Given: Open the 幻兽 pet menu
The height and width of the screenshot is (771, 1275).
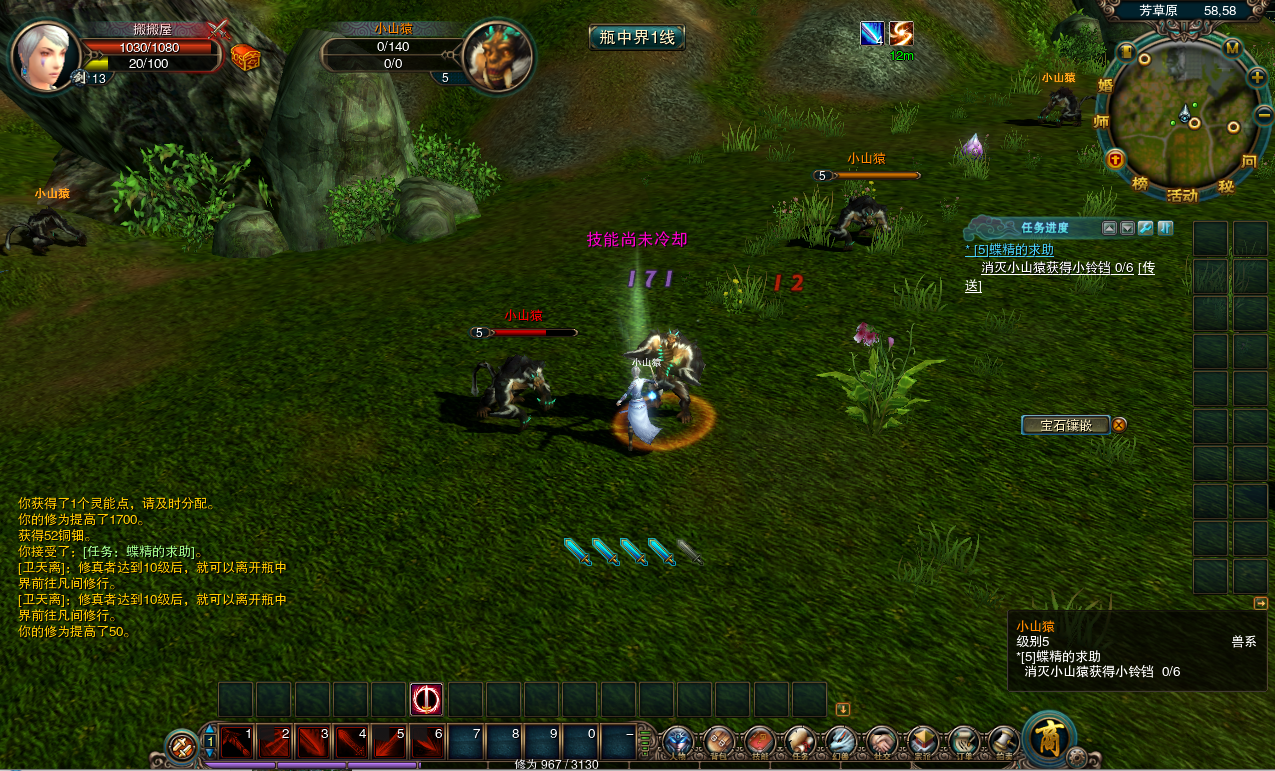Looking at the screenshot, I should click(841, 742).
